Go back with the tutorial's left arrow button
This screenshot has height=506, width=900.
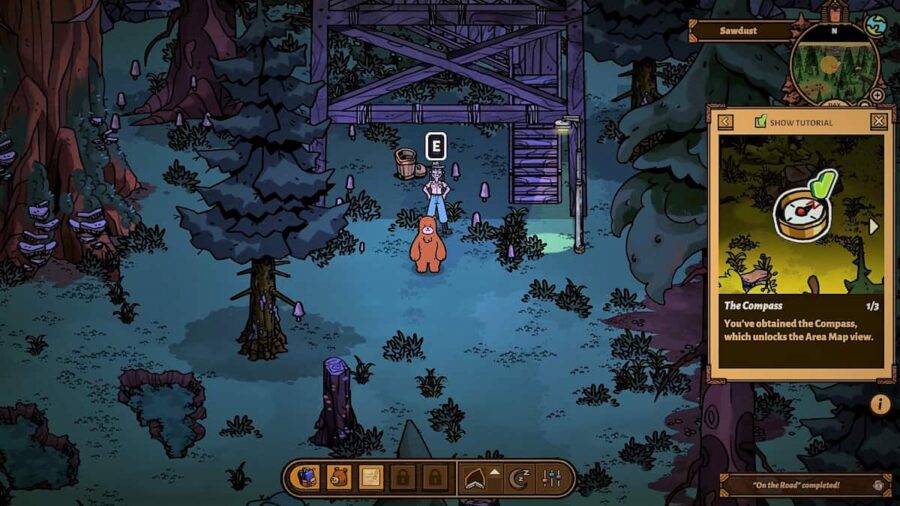[x=725, y=121]
